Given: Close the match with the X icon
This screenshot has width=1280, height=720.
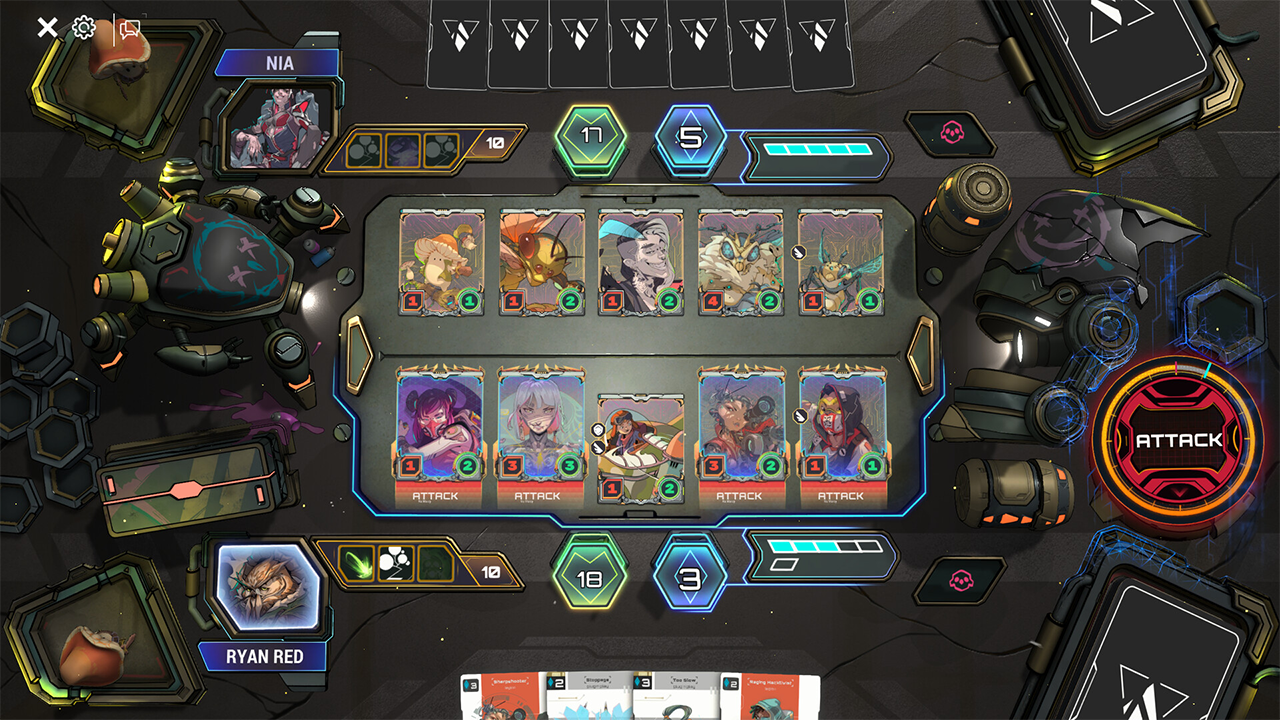Looking at the screenshot, I should tap(47, 27).
